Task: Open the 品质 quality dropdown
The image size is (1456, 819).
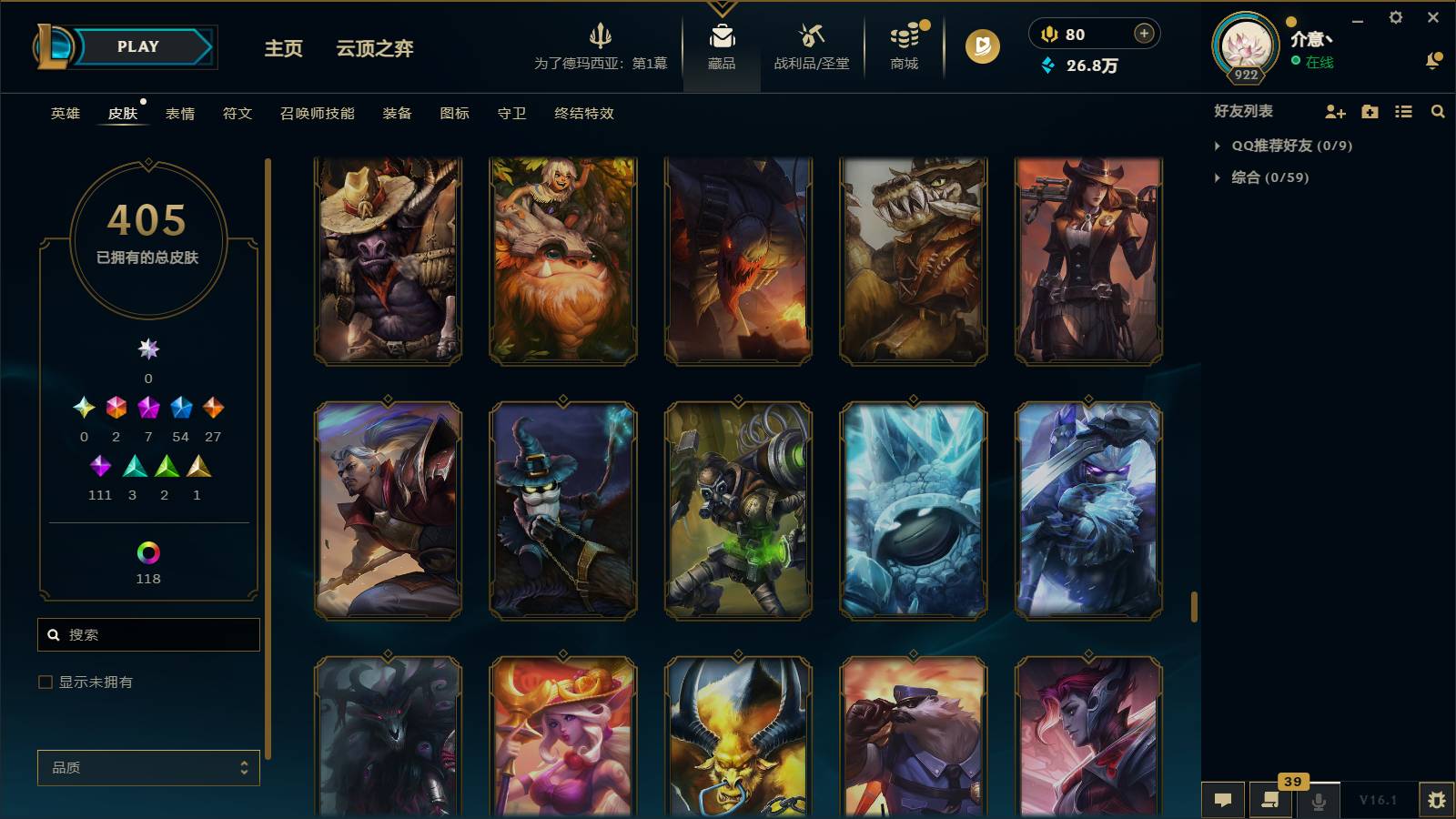Action: coord(148,768)
